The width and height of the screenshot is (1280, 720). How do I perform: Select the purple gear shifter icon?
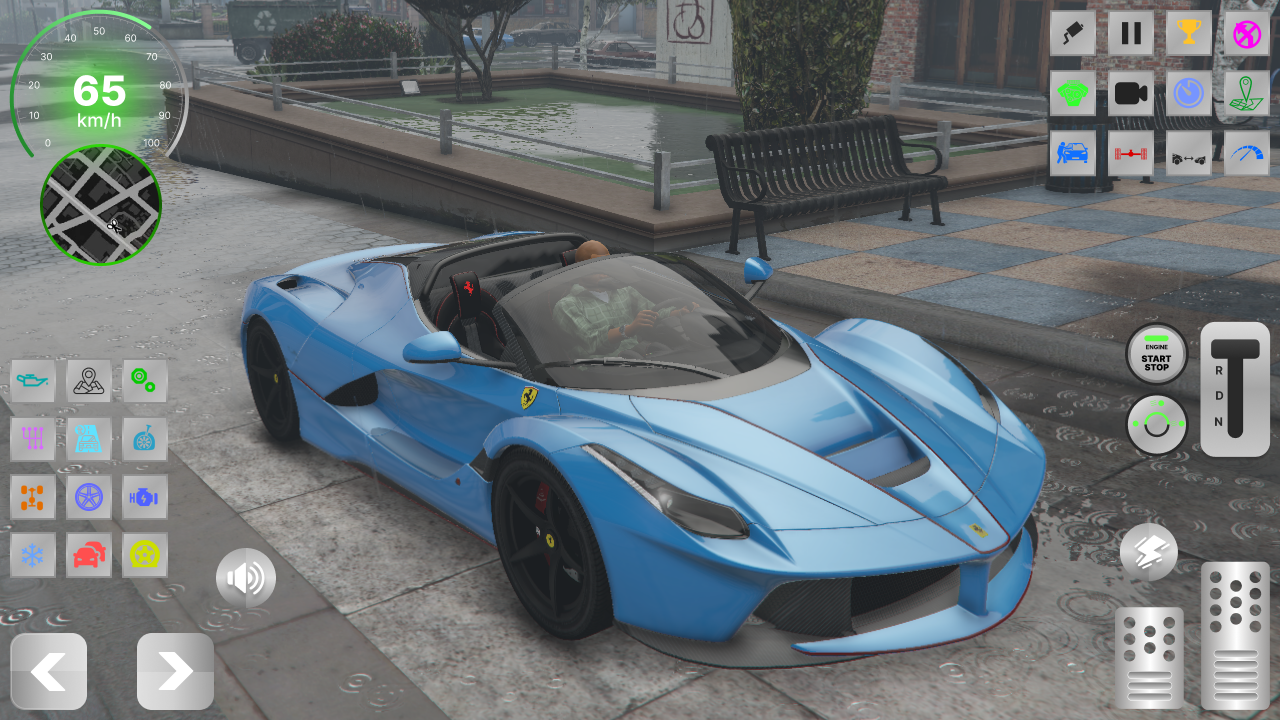pos(33,439)
